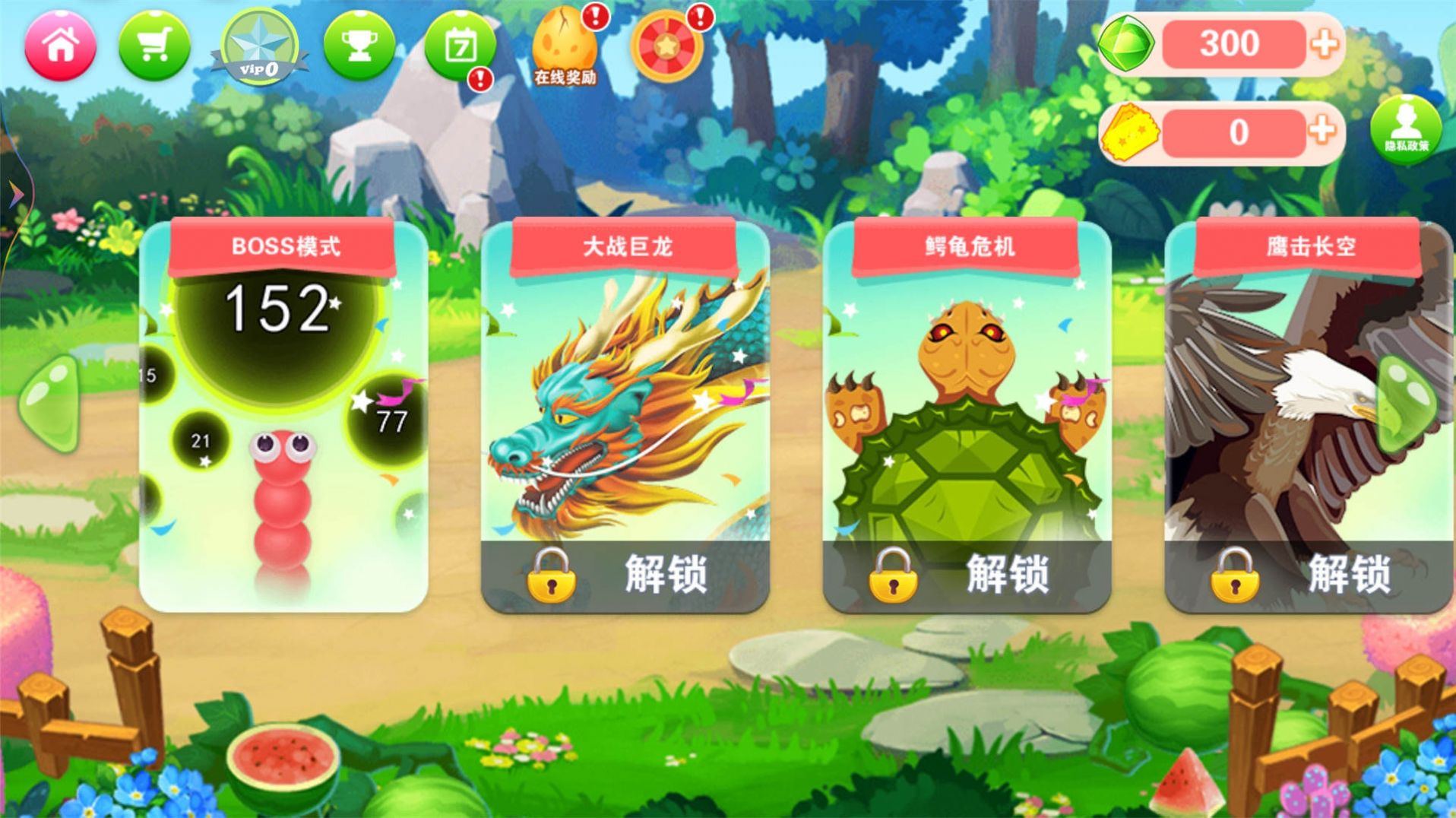Open the shop via the cart icon

(156, 46)
